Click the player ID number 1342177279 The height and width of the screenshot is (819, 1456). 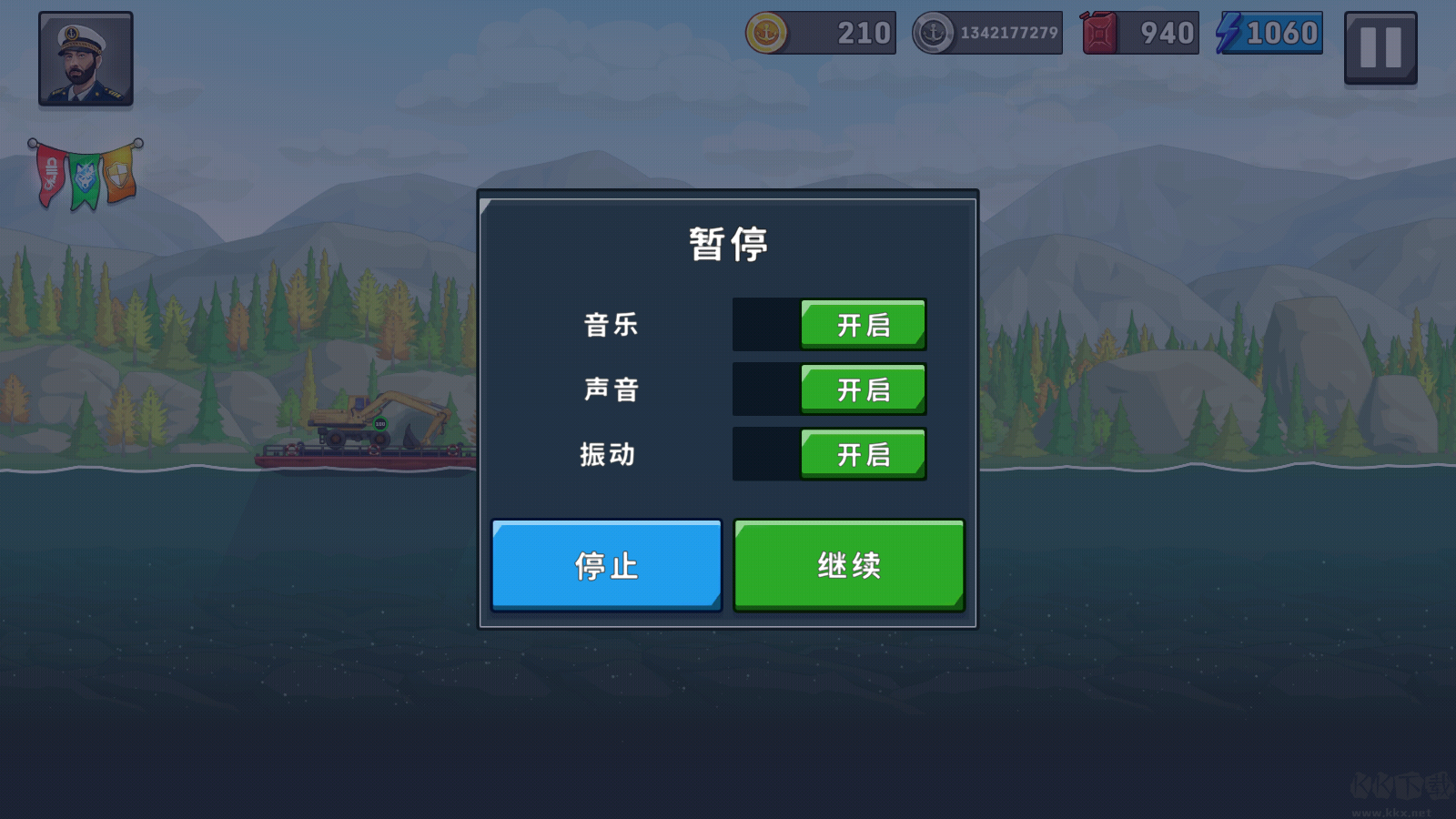(1010, 33)
